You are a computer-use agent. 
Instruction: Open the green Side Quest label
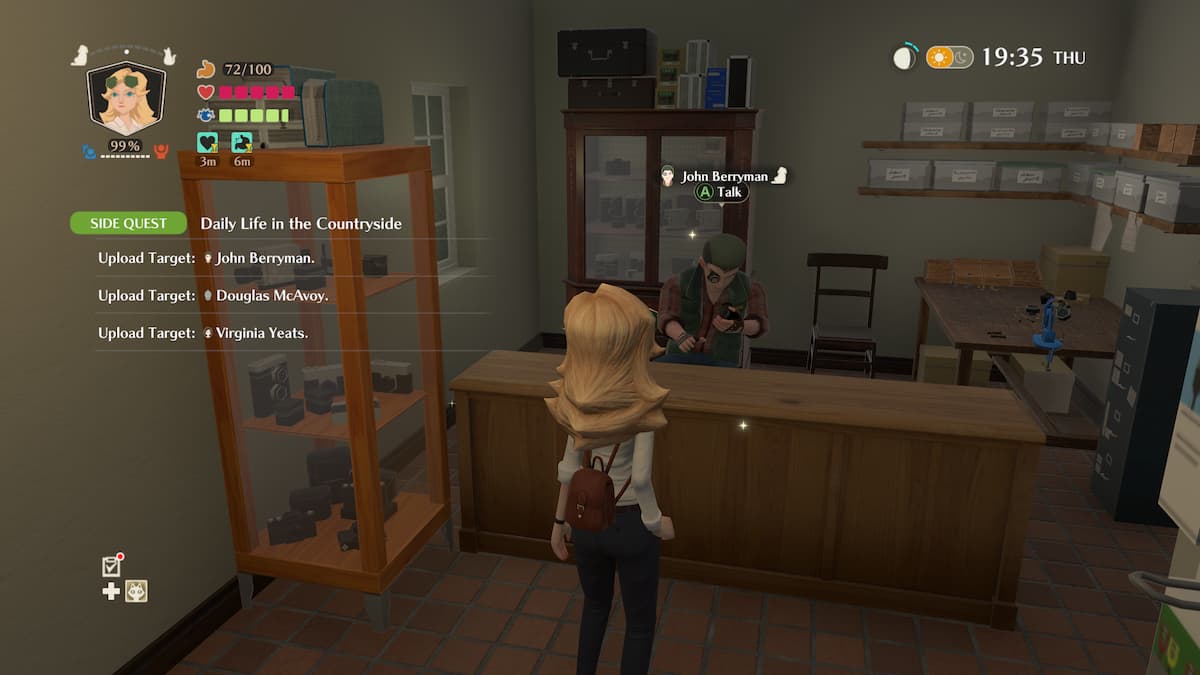[x=128, y=223]
